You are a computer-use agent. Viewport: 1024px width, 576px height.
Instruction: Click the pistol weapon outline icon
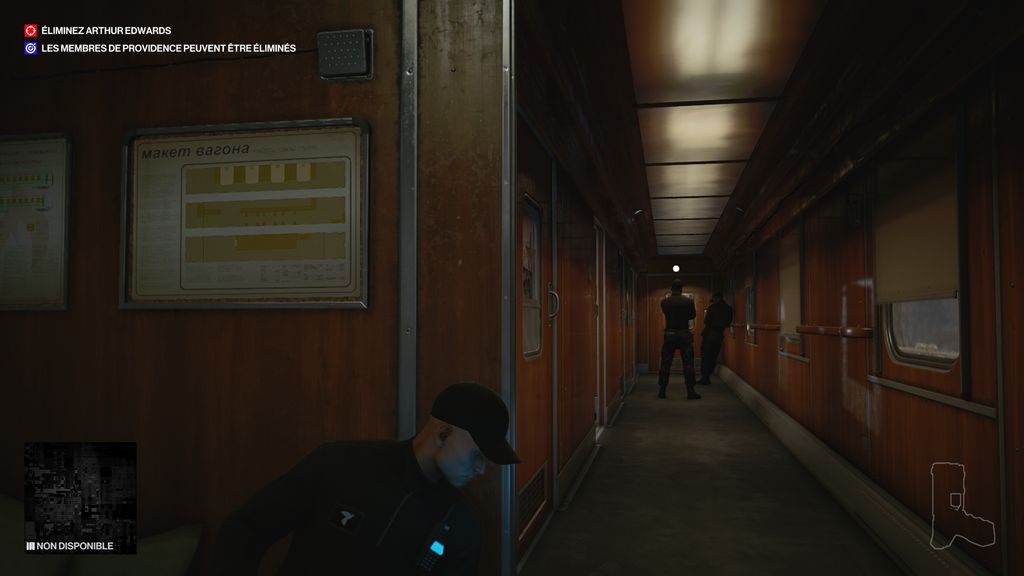click(959, 507)
